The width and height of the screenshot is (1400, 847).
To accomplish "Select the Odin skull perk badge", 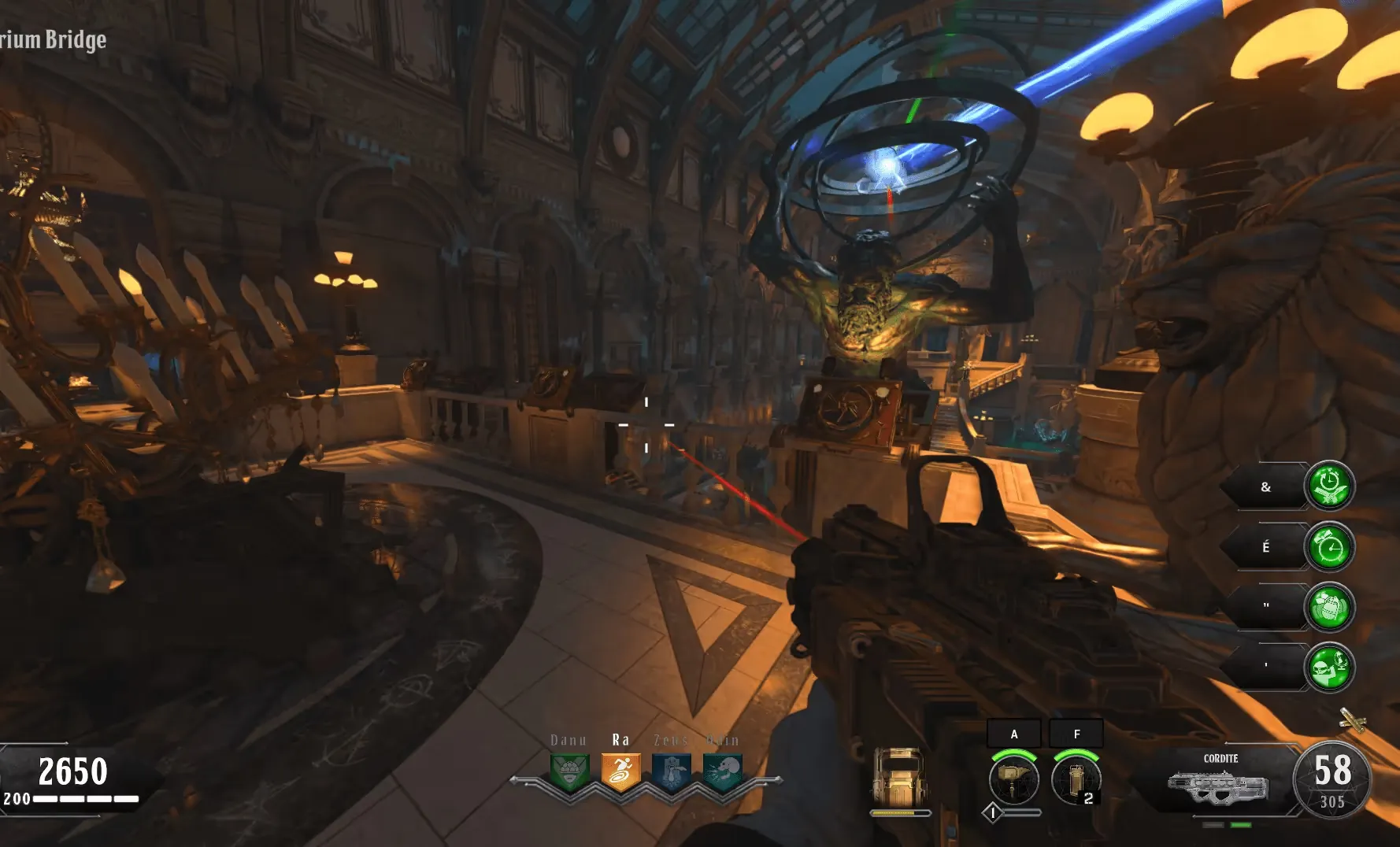I will coord(722,771).
